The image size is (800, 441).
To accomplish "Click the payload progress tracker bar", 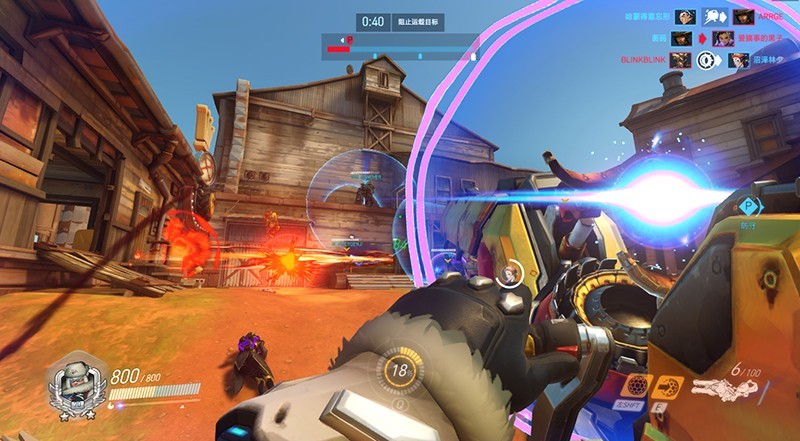I will pyautogui.click(x=400, y=45).
